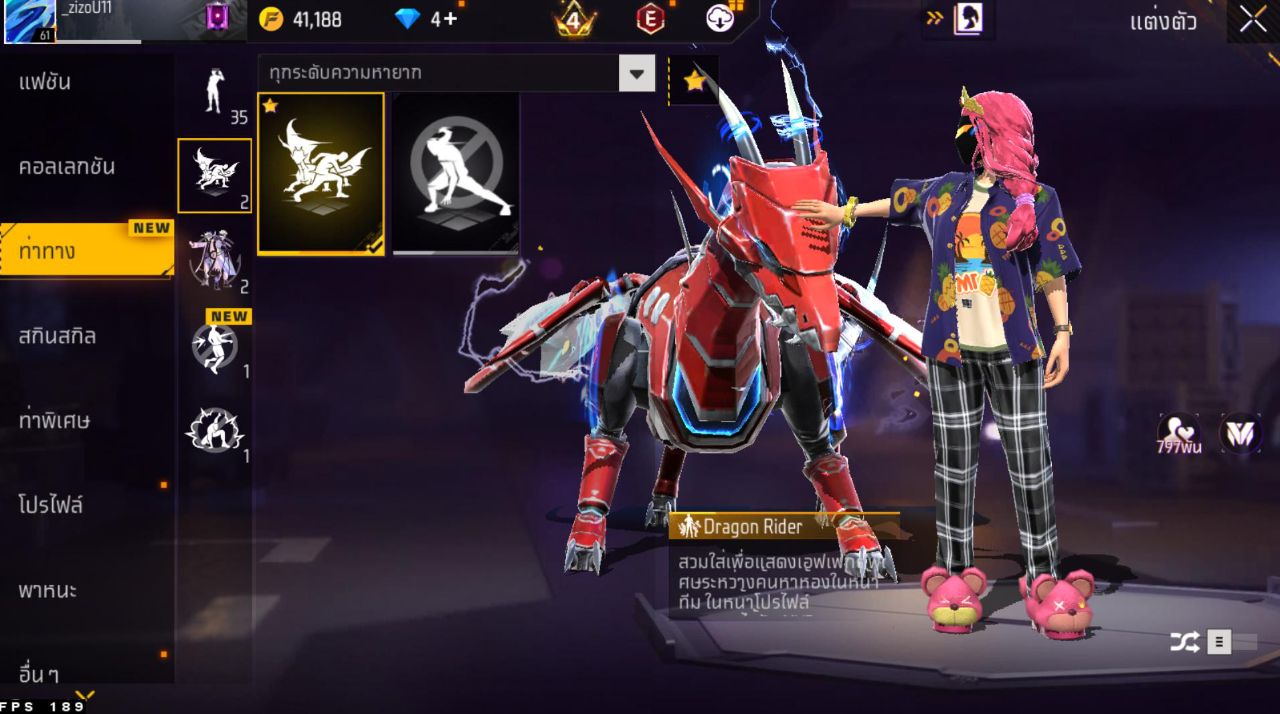Open the สกินสกิล category

pos(57,335)
